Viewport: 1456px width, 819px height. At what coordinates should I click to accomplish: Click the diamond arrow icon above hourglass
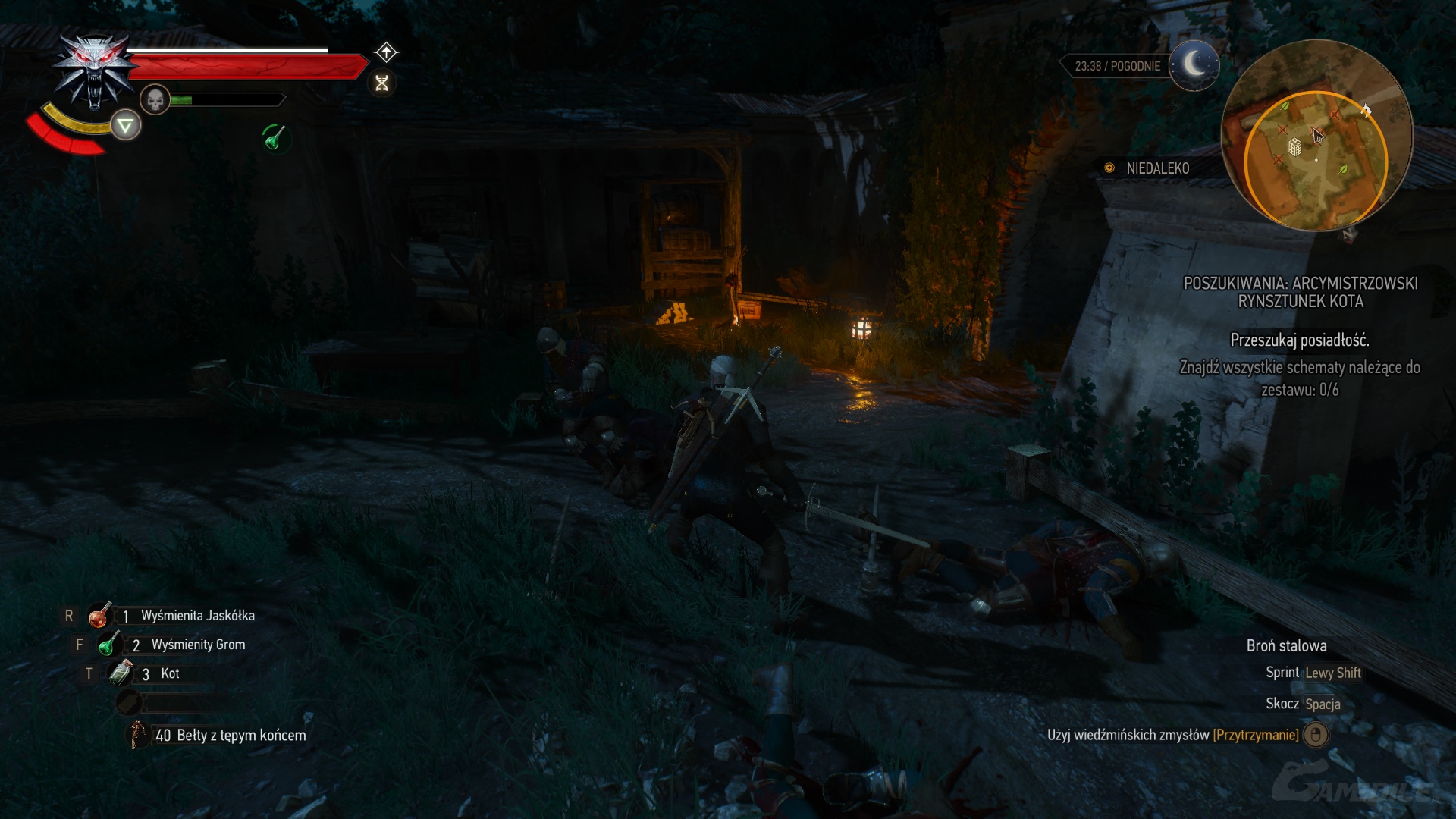pyautogui.click(x=386, y=52)
